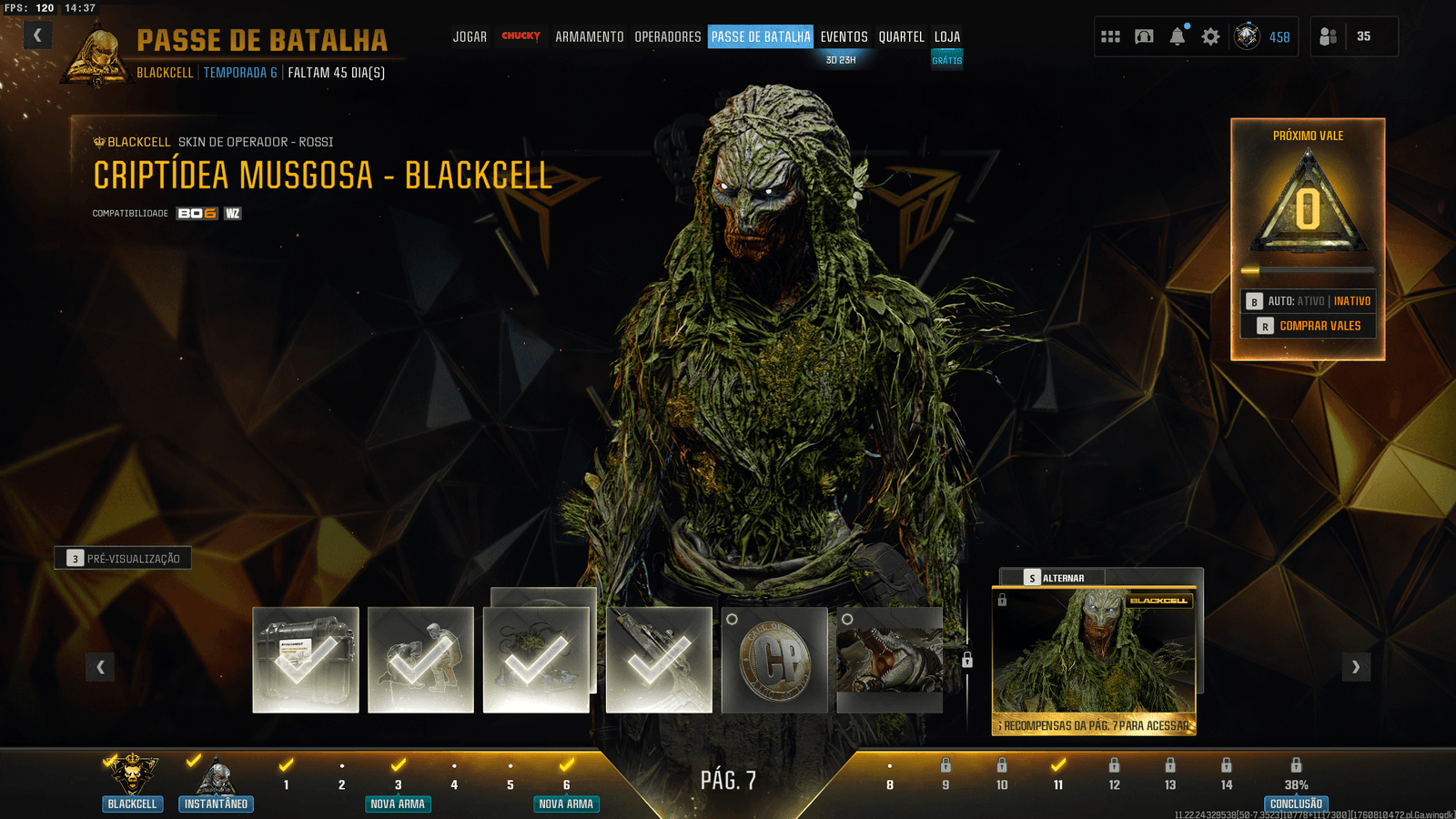The image size is (1456, 819).
Task: Open the OPERADORES tab
Action: coord(668,36)
